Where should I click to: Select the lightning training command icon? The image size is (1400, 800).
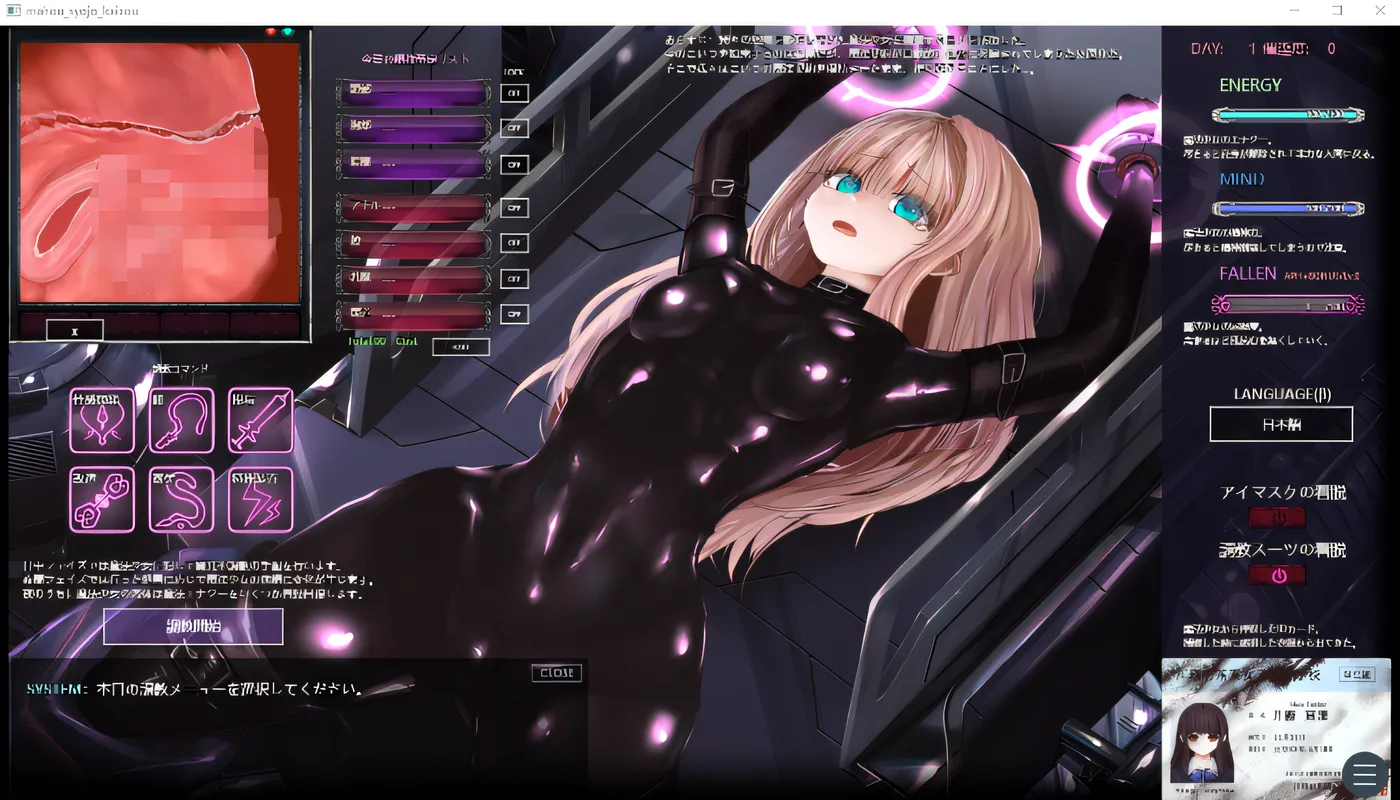(x=260, y=499)
